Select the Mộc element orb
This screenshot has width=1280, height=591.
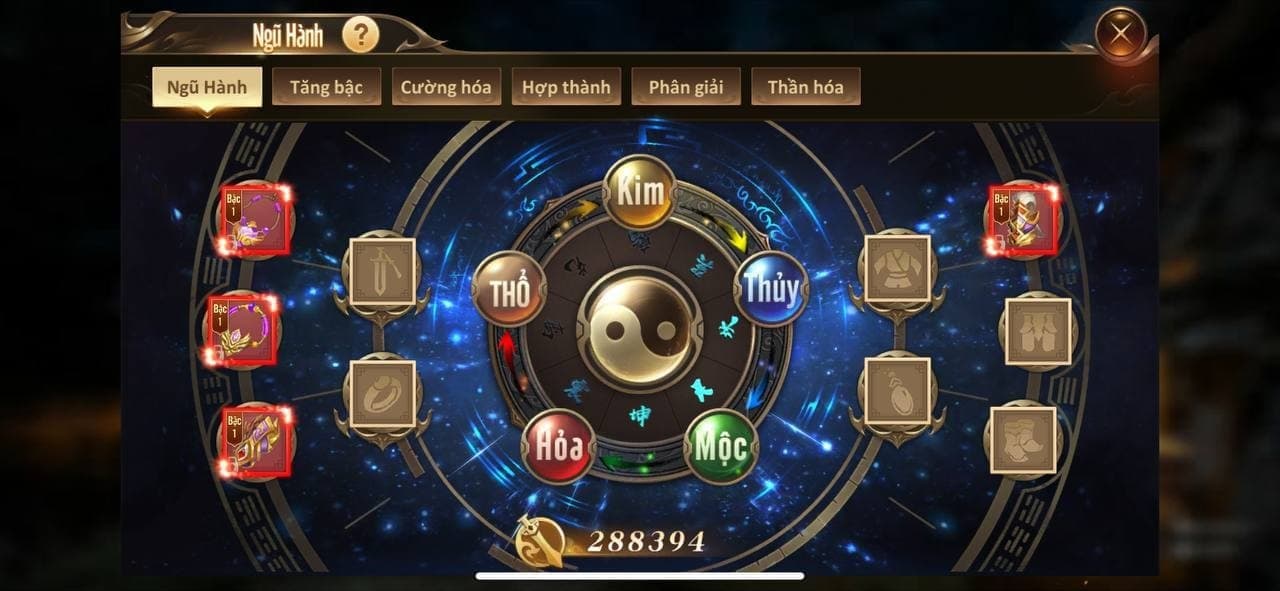pyautogui.click(x=721, y=446)
